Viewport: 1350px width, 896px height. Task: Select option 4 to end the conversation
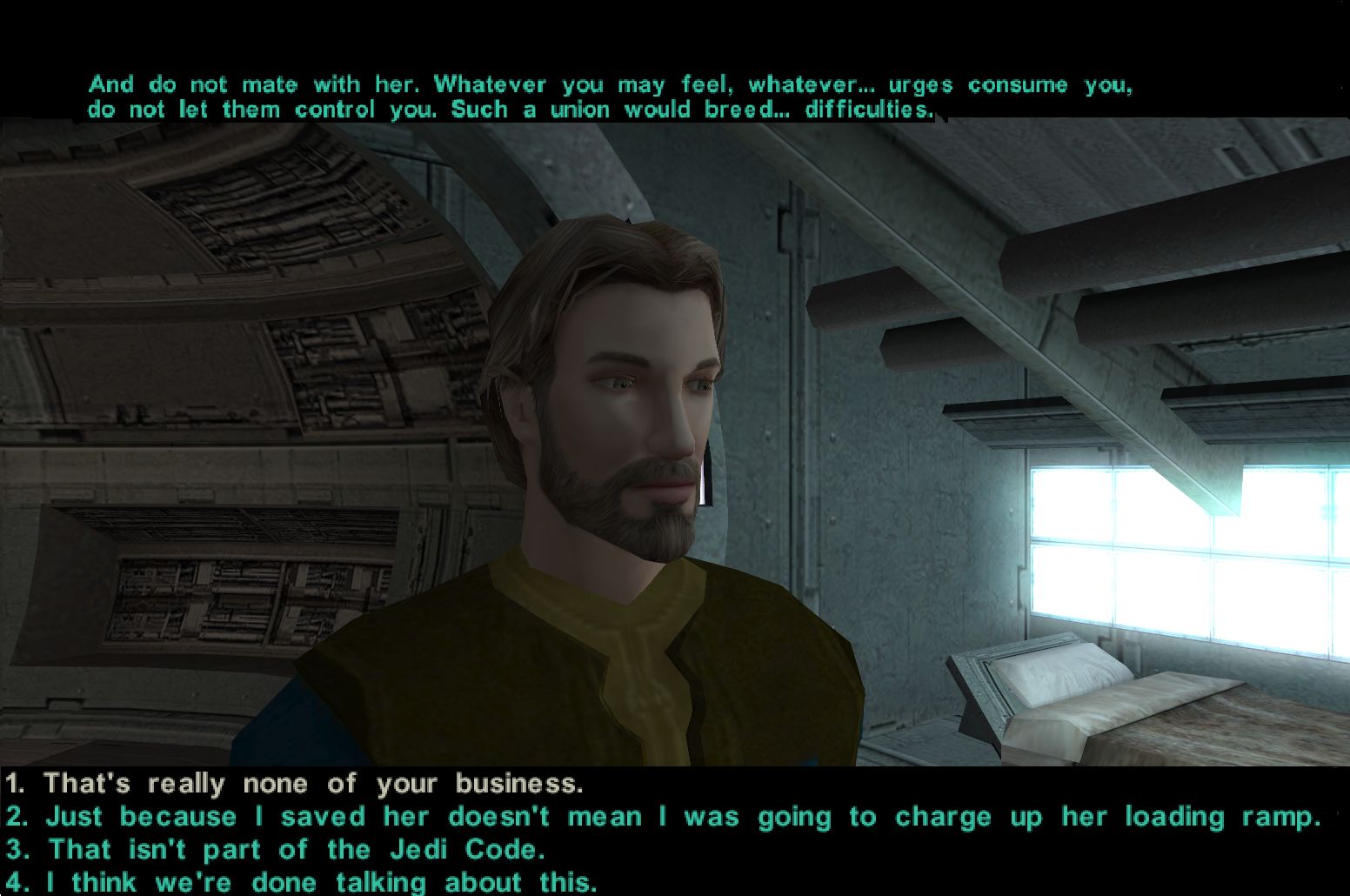tap(322, 881)
